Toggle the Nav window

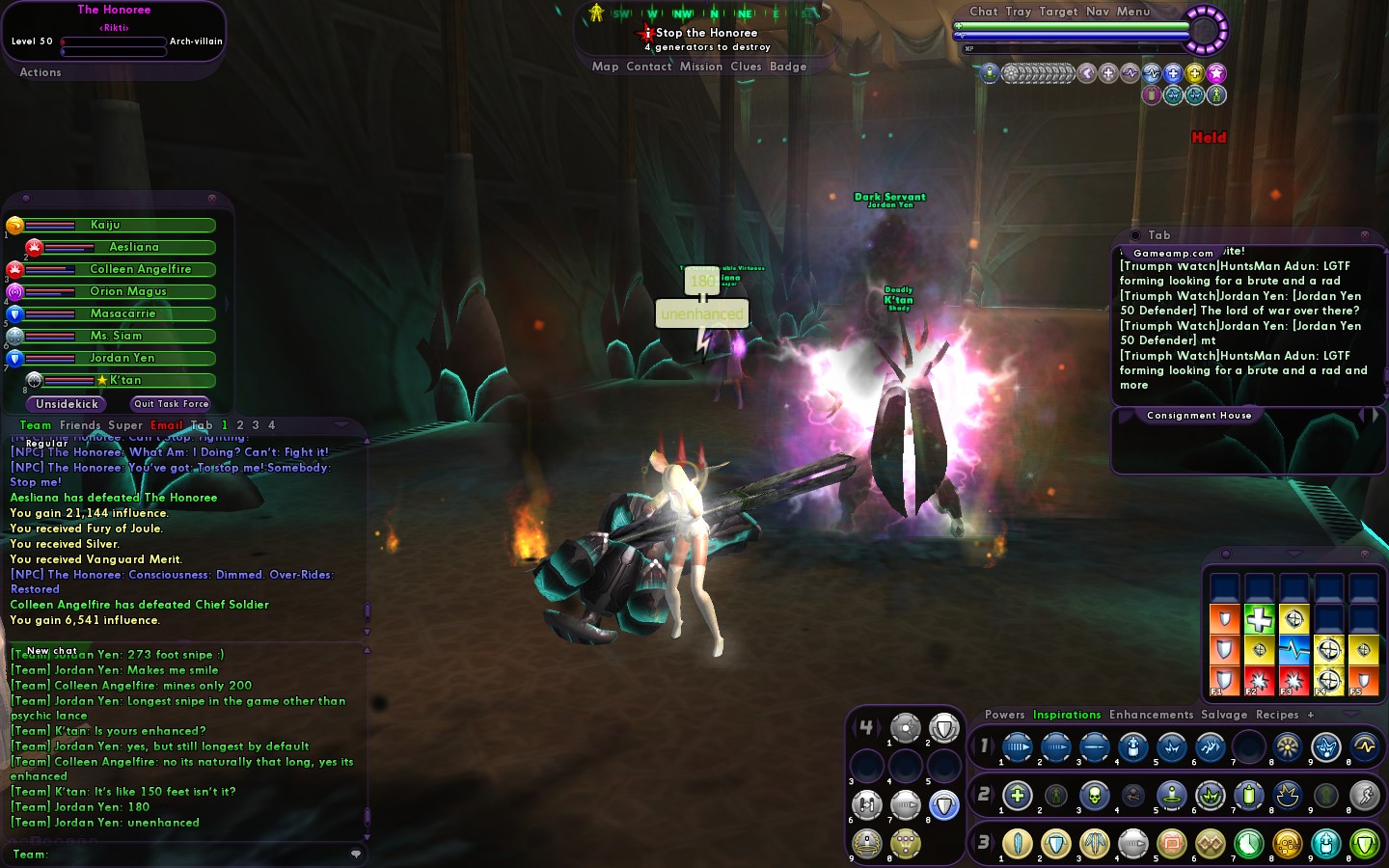(1098, 12)
